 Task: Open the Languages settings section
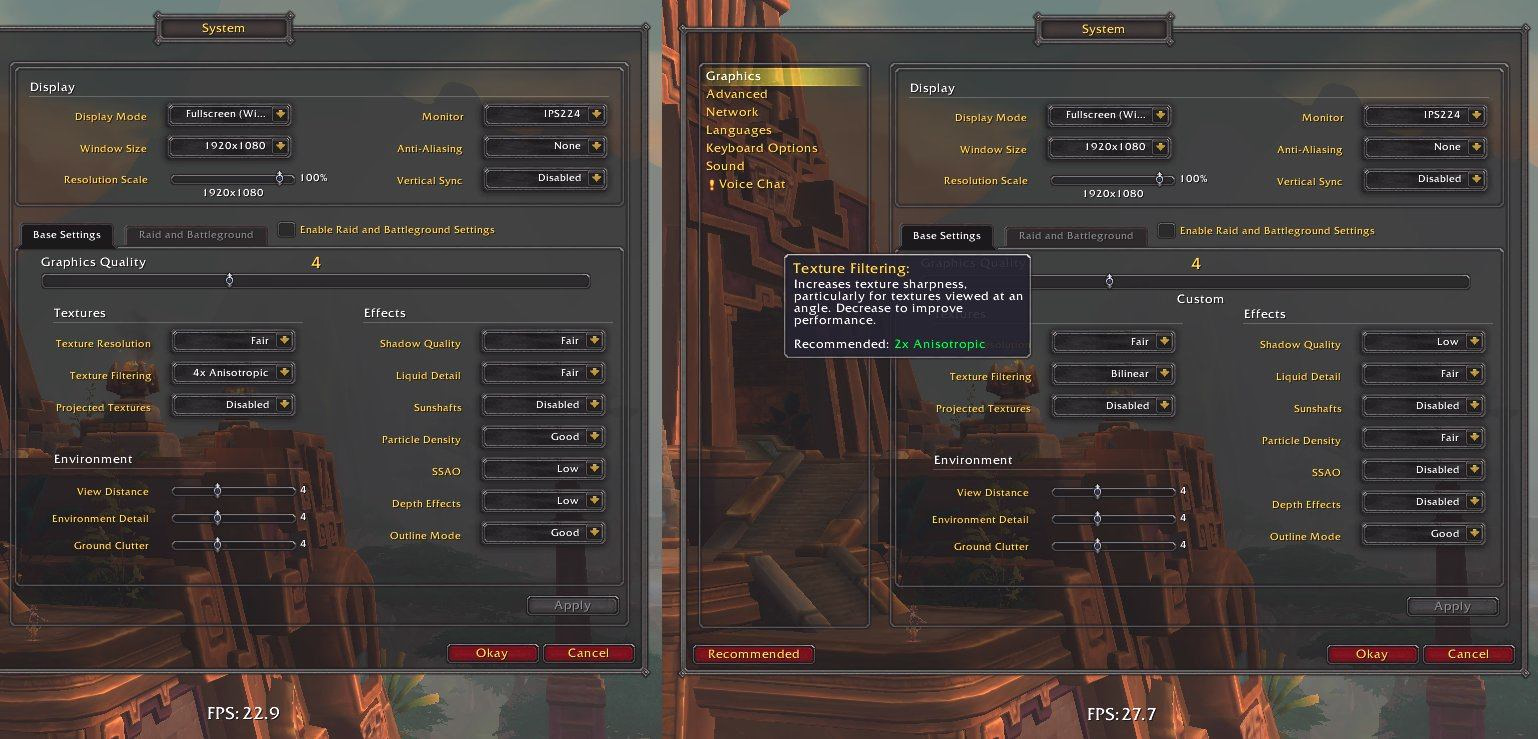pyautogui.click(x=738, y=130)
